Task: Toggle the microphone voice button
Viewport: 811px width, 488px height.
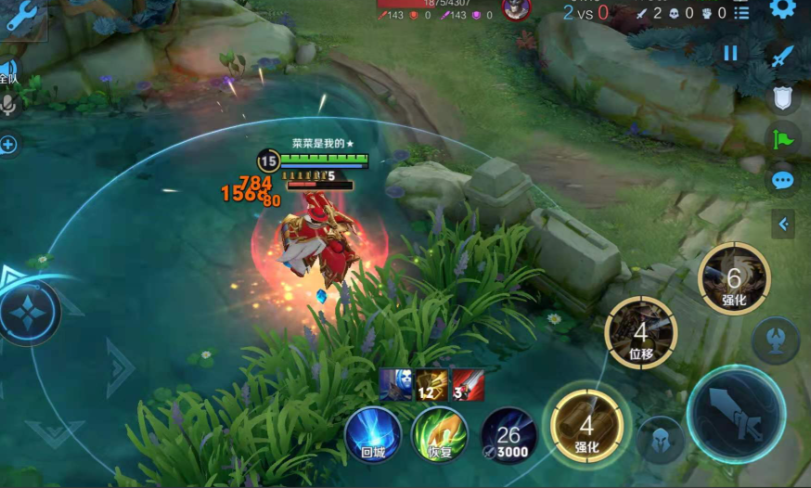Action: pos(9,105)
